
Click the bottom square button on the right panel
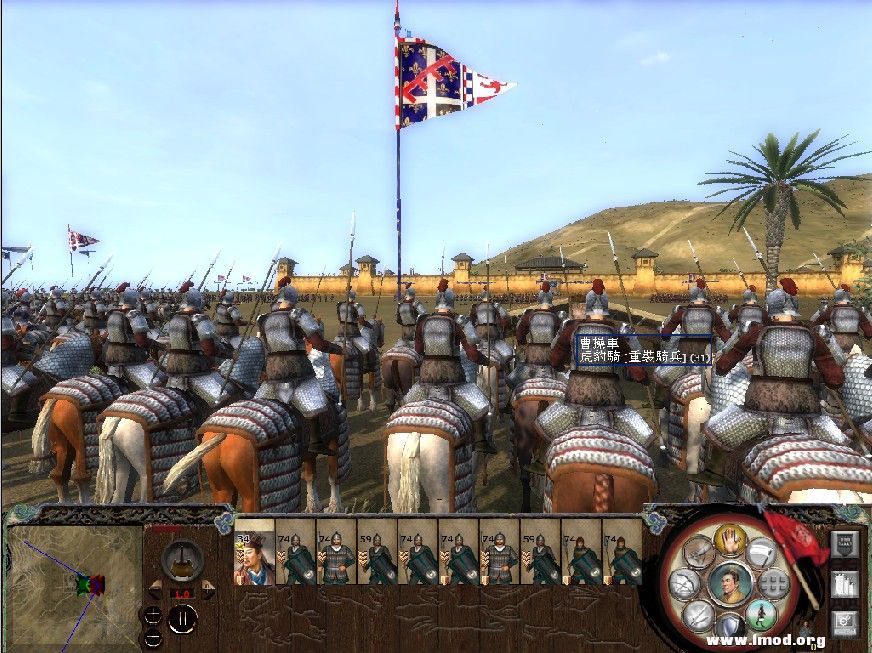click(844, 623)
